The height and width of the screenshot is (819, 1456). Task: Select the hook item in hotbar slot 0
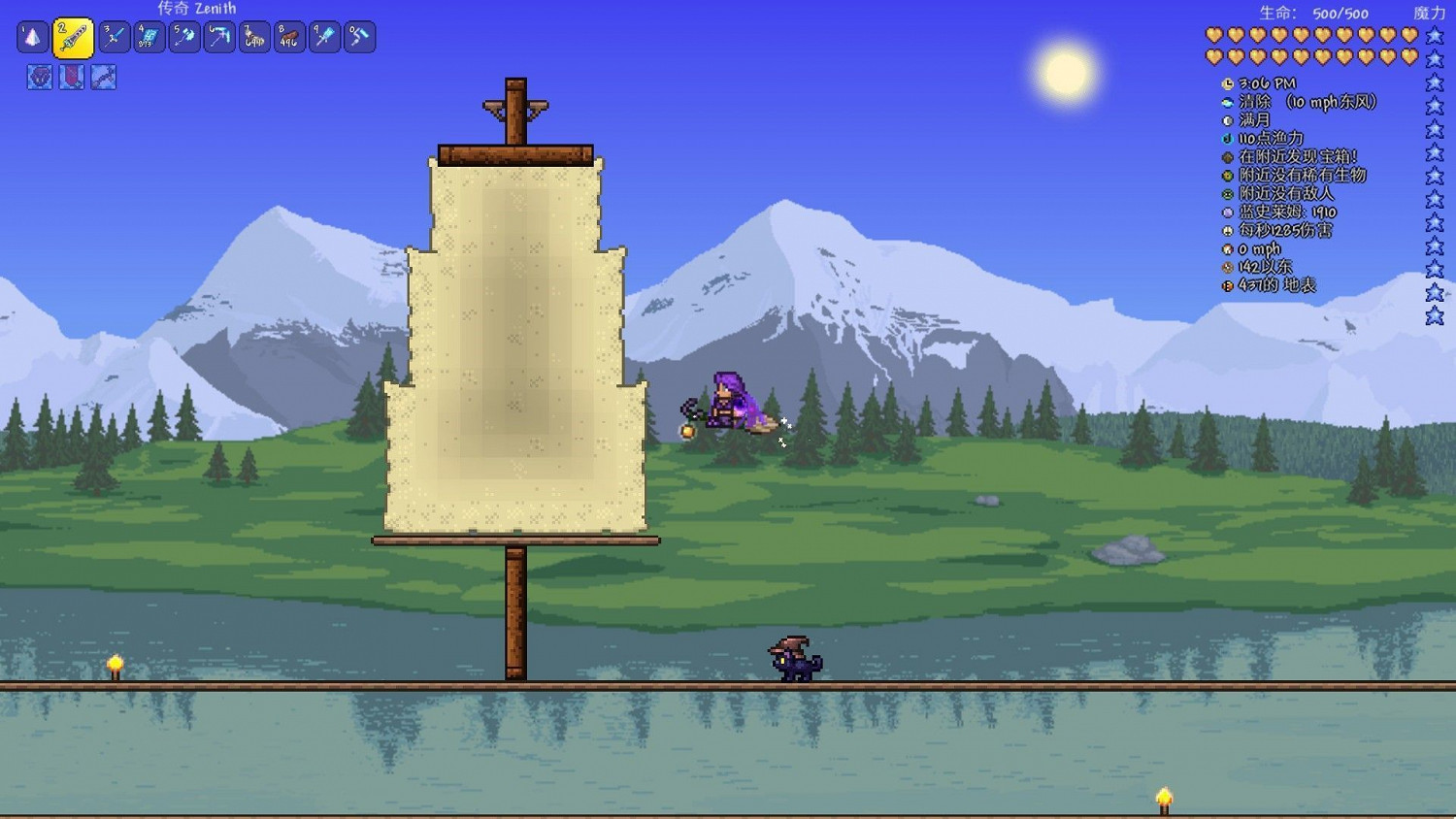tap(359, 37)
